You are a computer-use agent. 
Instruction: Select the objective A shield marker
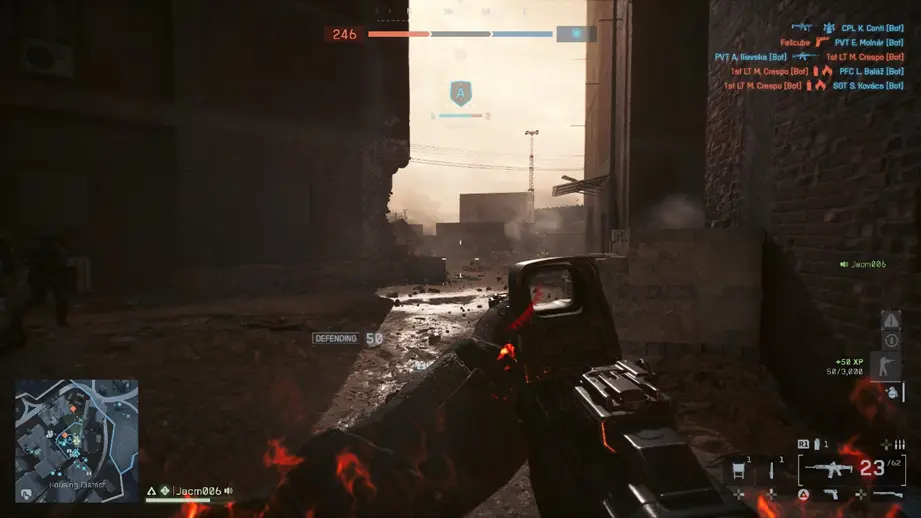tap(460, 94)
